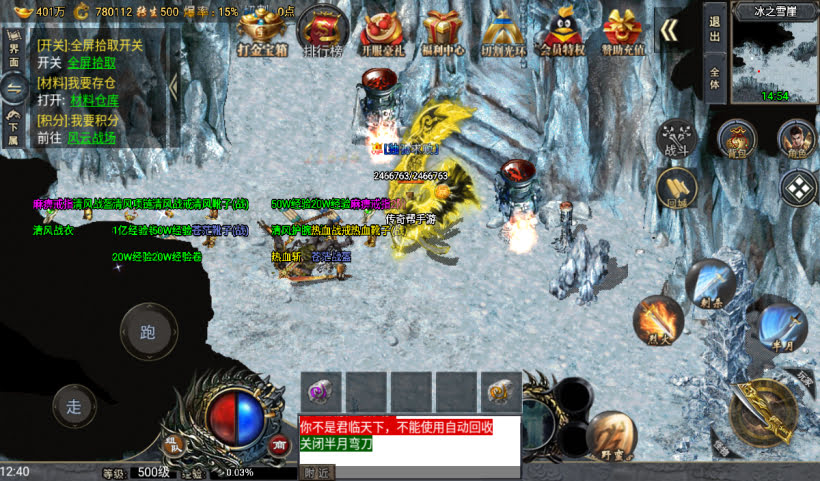Open the 福利中心 welfare center
Image resolution: width=820 pixels, height=481 pixels.
coord(443,30)
